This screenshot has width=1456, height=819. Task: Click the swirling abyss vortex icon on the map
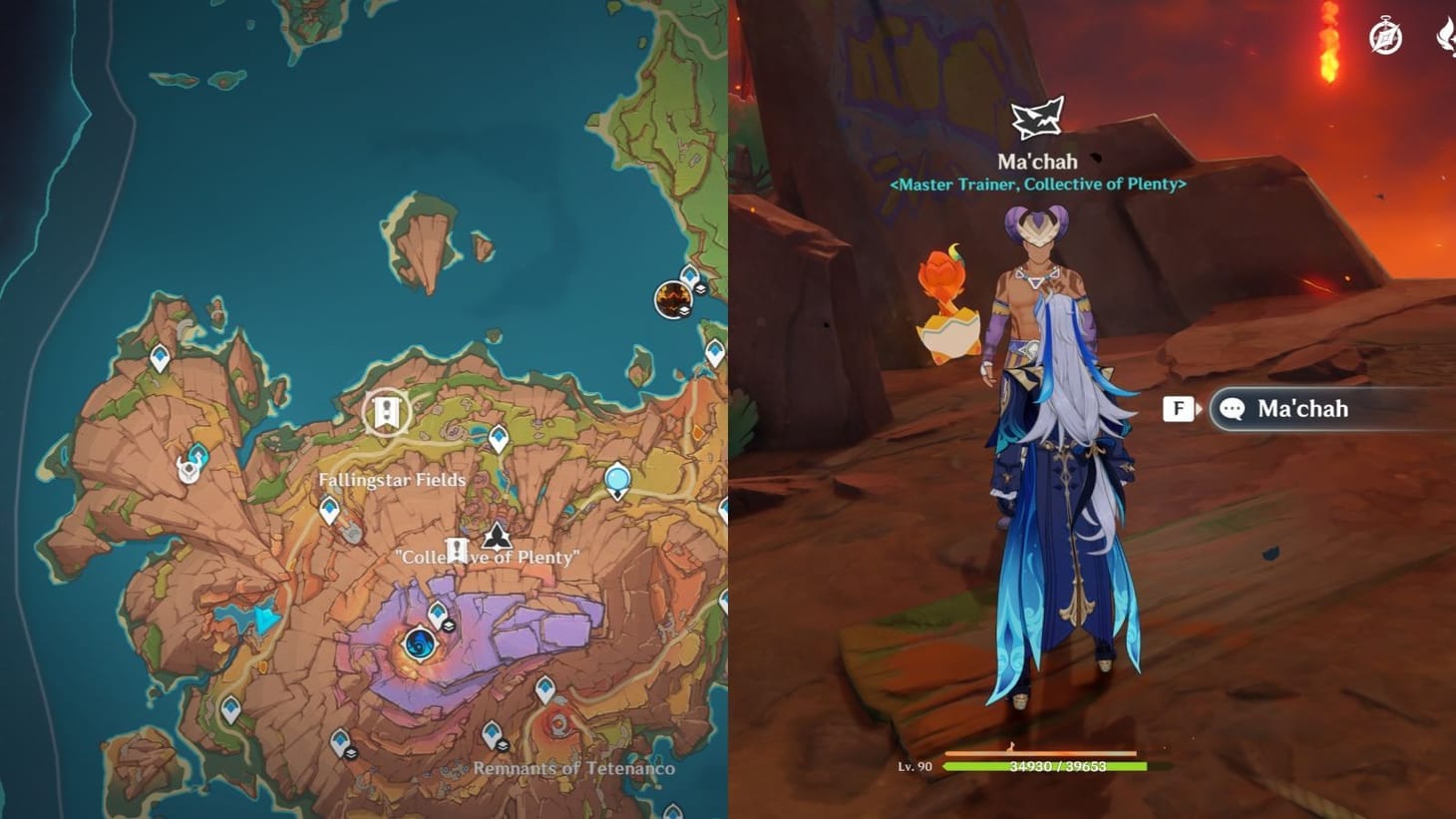420,645
